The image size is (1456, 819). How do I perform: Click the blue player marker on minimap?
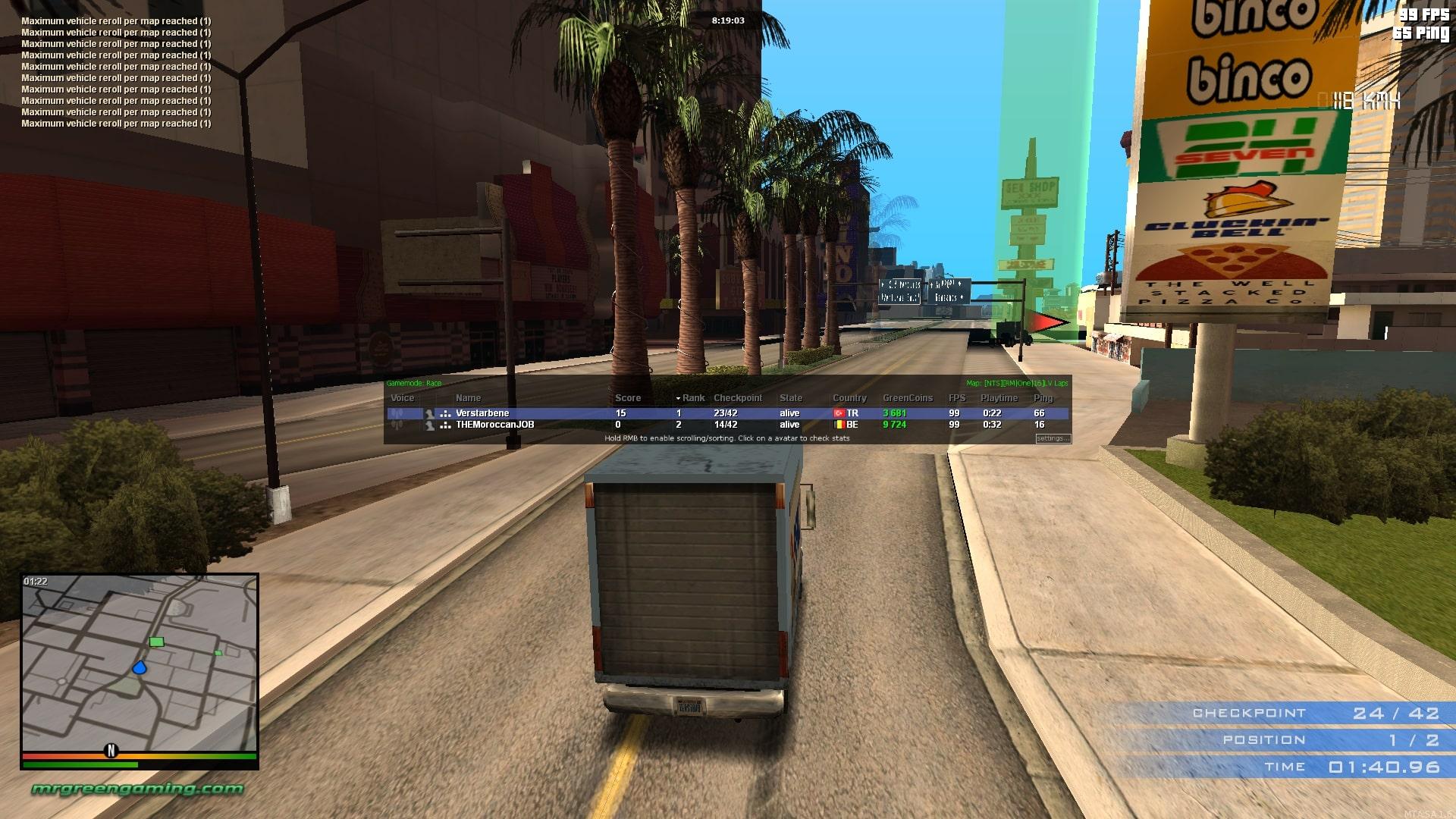tap(140, 668)
